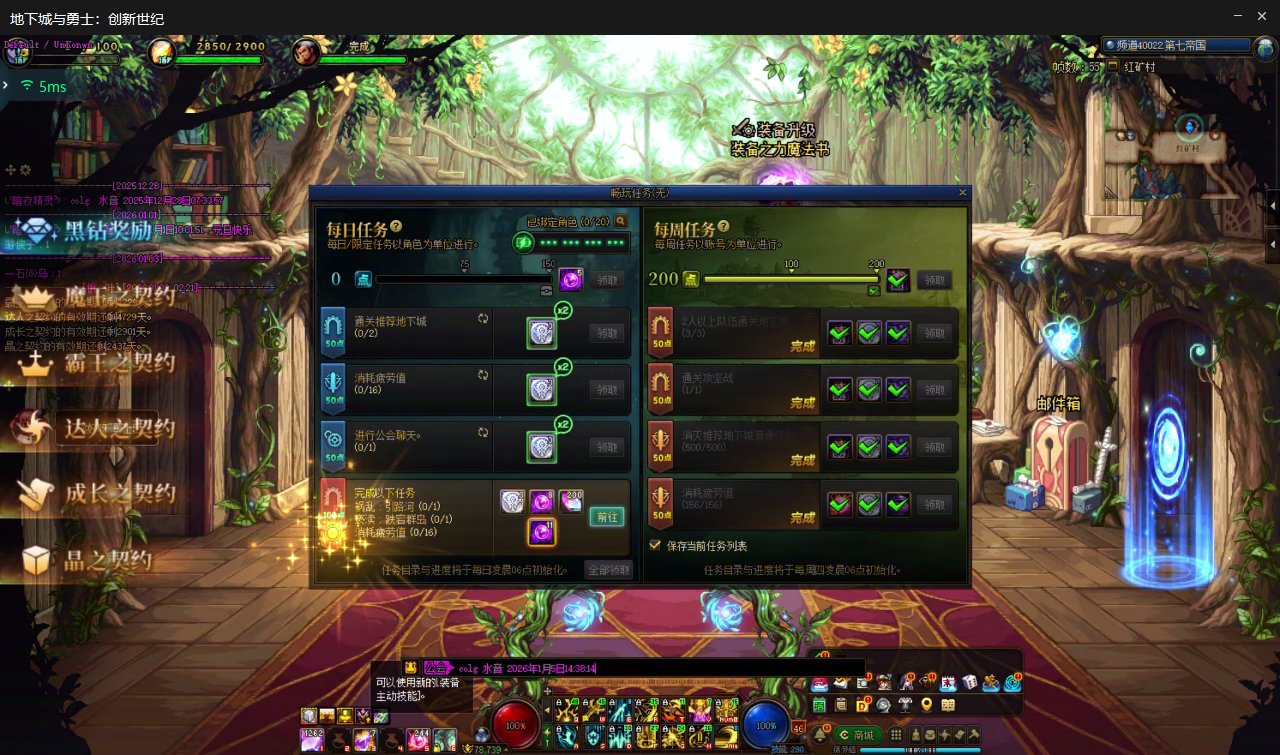The height and width of the screenshot is (755, 1280).
Task: Click the channel selector 频道40022
Action: pyautogui.click(x=1176, y=45)
